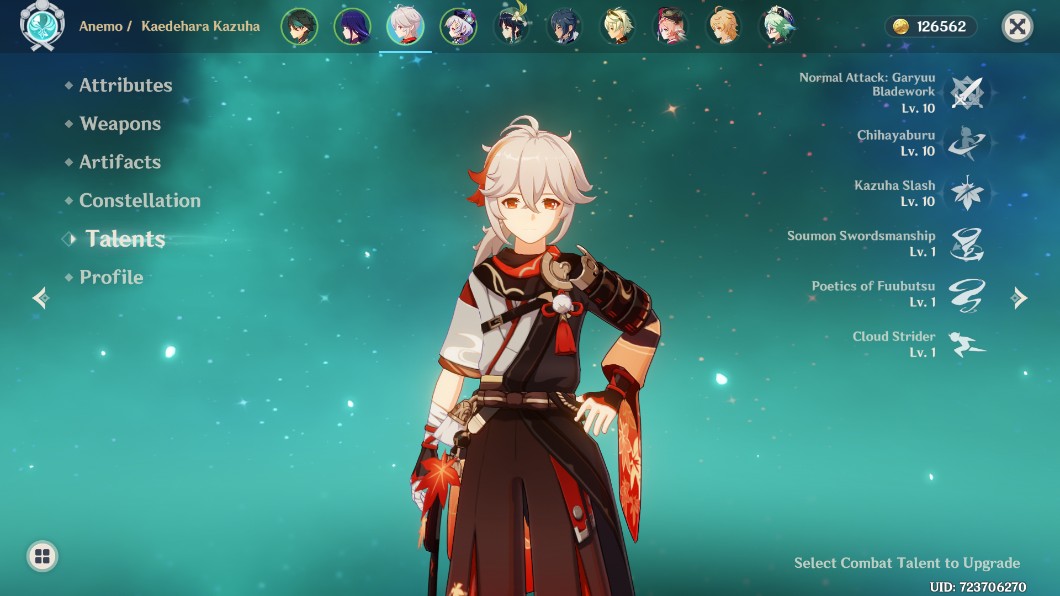Switch to the previous character arrow
The image size is (1060, 596).
click(40, 297)
